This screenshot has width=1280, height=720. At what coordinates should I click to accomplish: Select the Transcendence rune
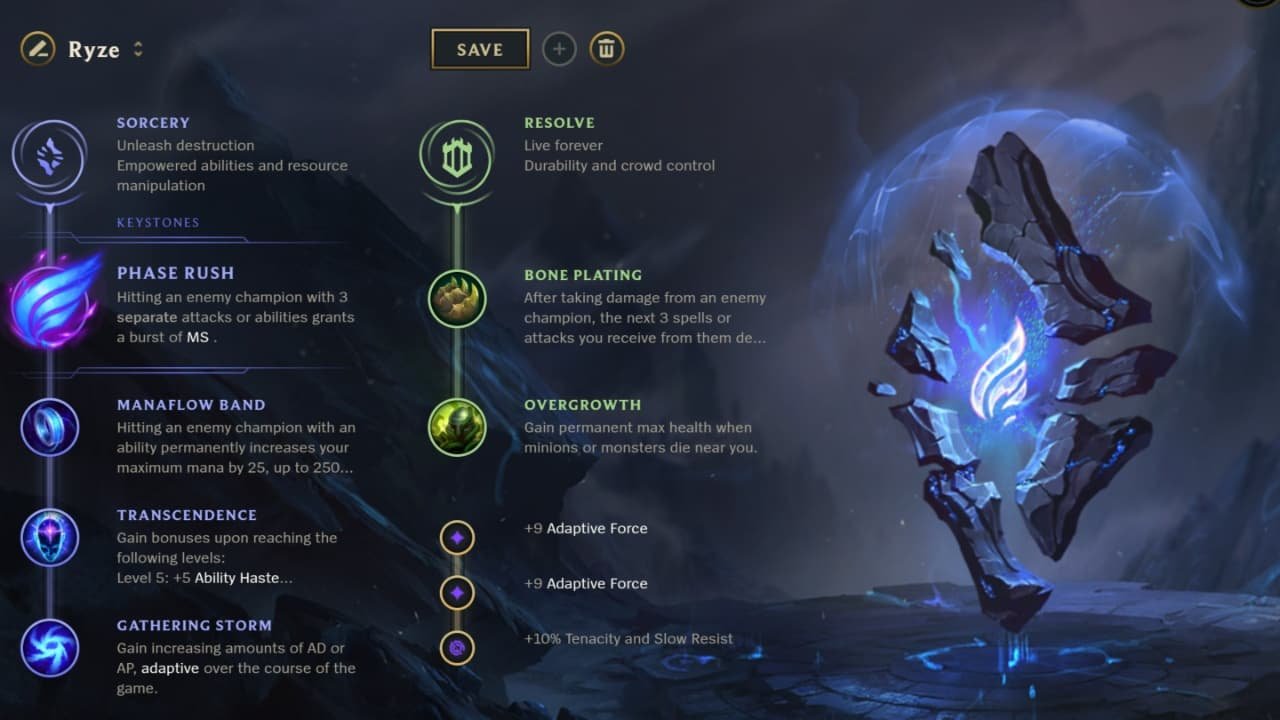pos(50,538)
